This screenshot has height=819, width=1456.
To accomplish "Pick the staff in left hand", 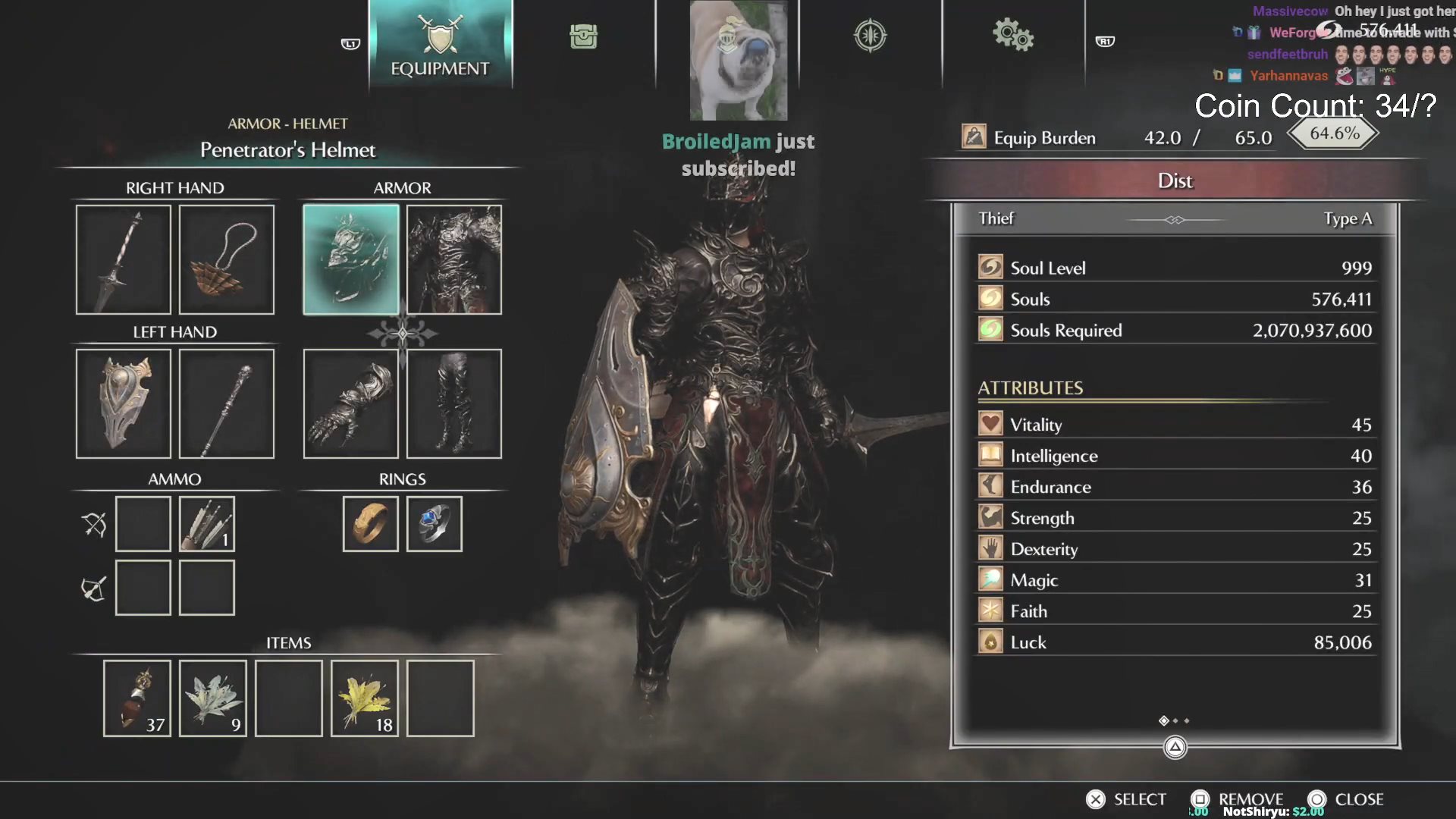I will (226, 403).
